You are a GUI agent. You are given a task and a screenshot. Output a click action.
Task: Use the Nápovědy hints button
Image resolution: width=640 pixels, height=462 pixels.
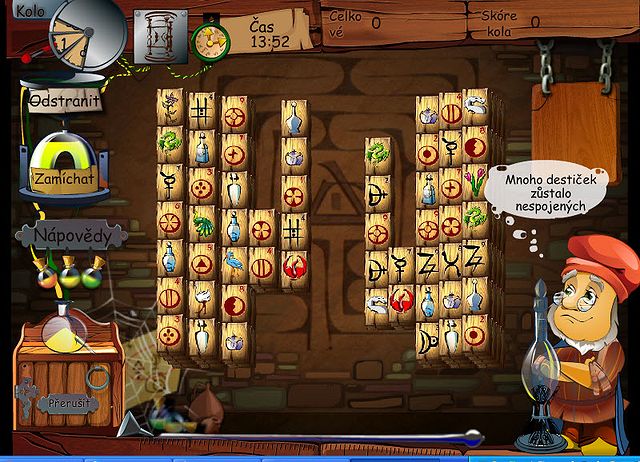70,236
